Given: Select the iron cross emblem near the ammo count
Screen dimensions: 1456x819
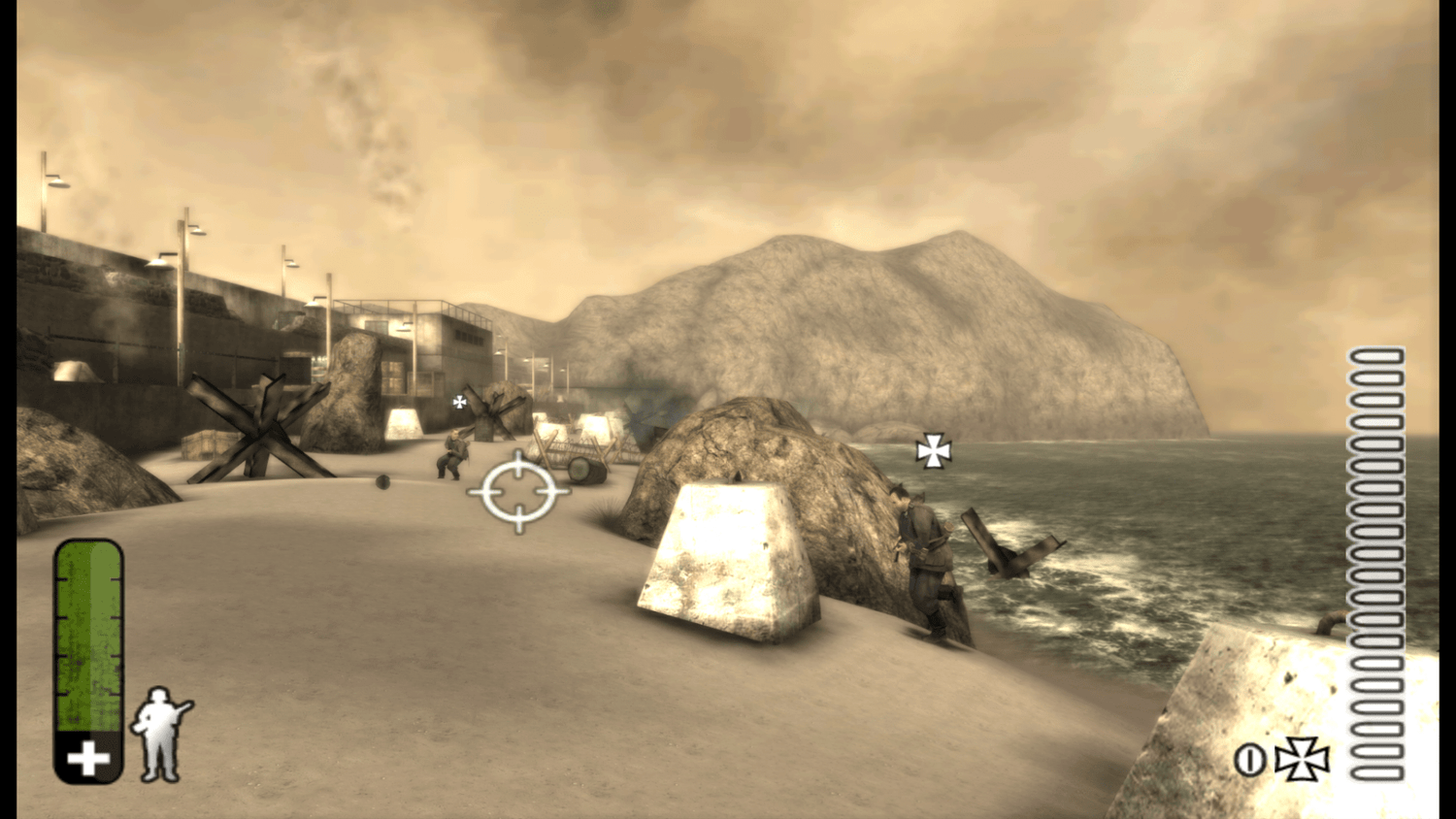Looking at the screenshot, I should tap(1304, 761).
